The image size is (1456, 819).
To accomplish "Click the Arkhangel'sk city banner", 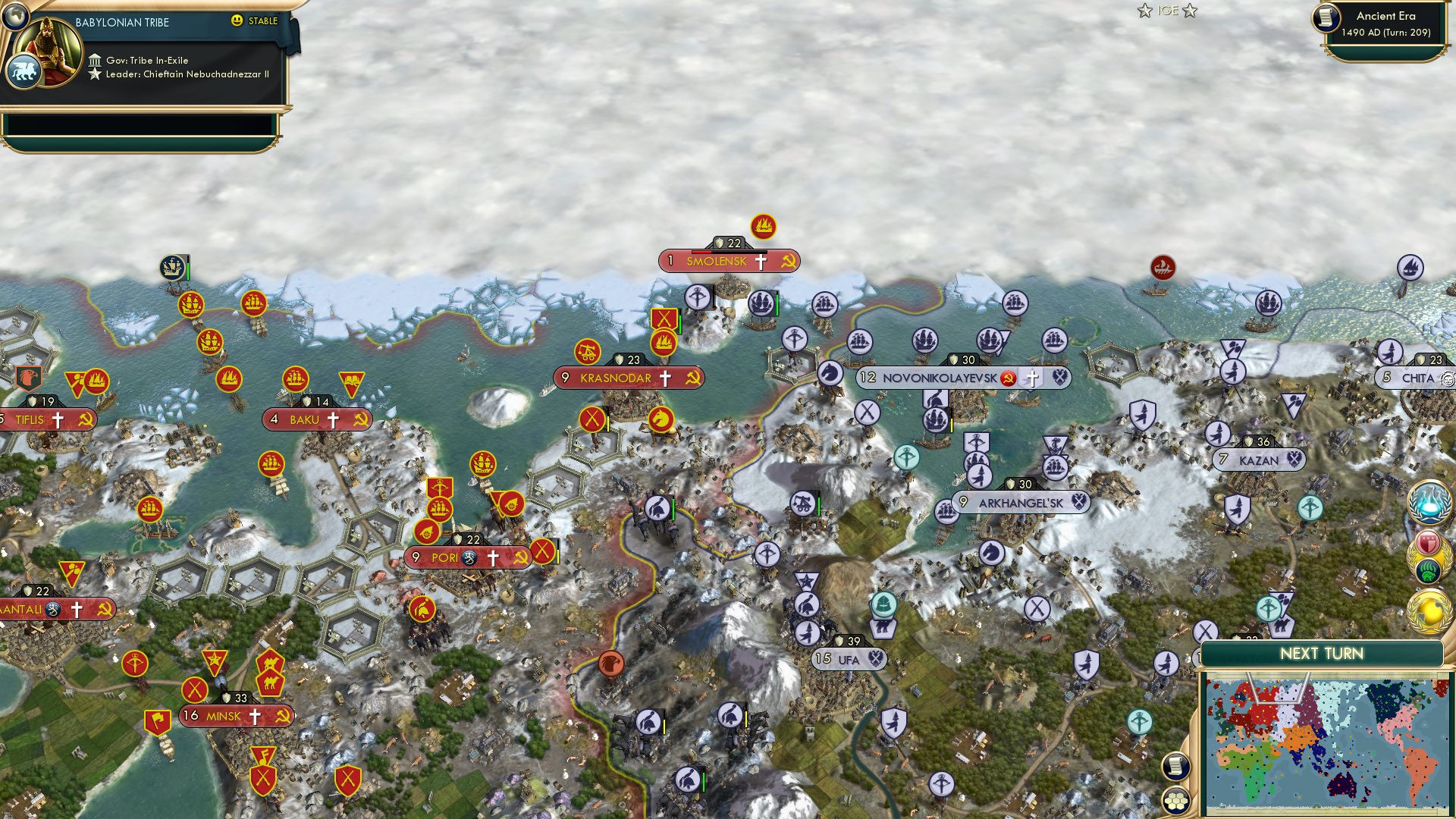I will (1020, 501).
